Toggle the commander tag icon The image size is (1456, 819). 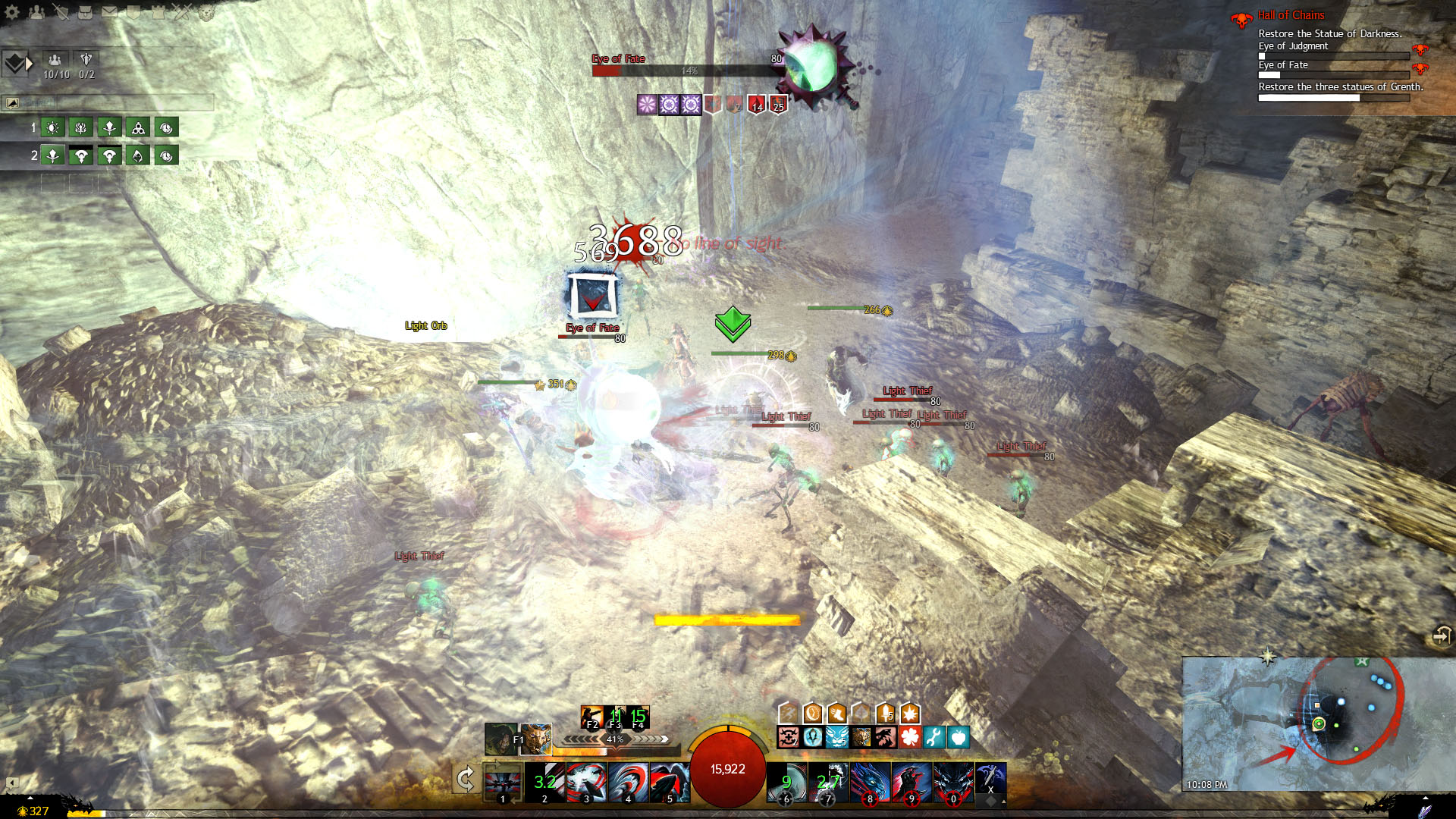click(x=15, y=64)
